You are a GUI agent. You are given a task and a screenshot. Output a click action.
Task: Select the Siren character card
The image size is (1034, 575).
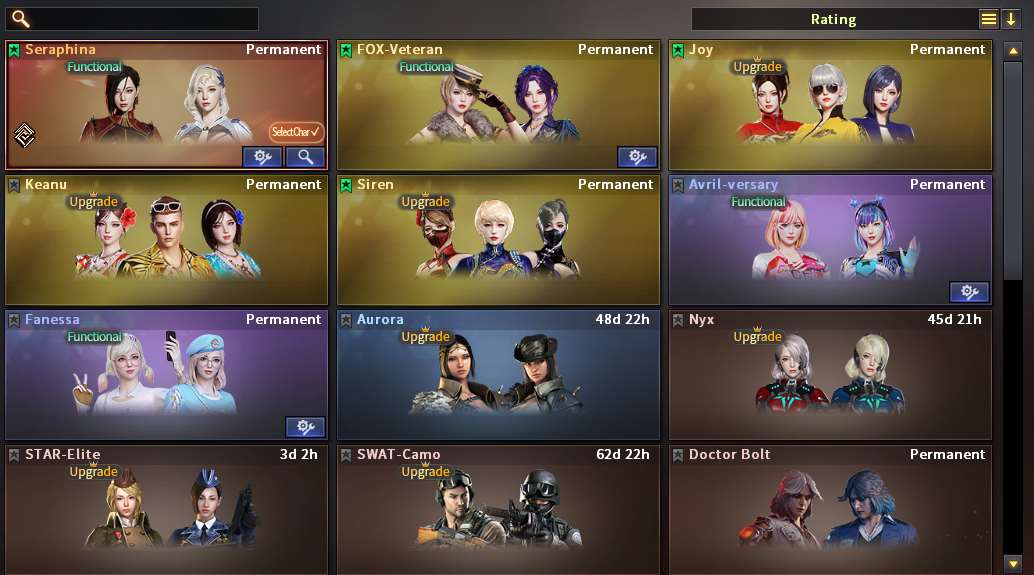click(498, 240)
